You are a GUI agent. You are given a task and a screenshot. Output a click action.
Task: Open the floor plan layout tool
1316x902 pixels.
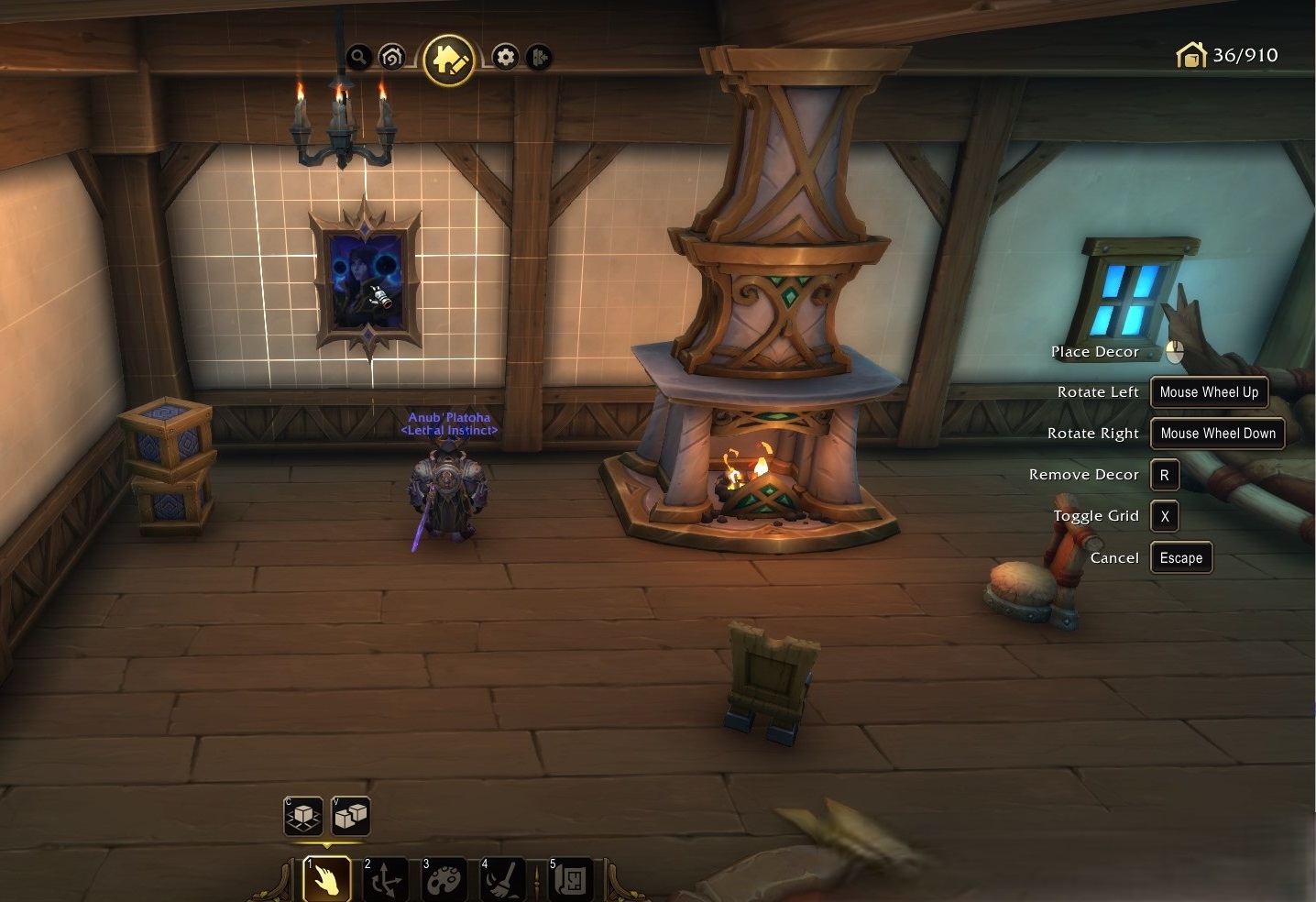pyautogui.click(x=572, y=880)
